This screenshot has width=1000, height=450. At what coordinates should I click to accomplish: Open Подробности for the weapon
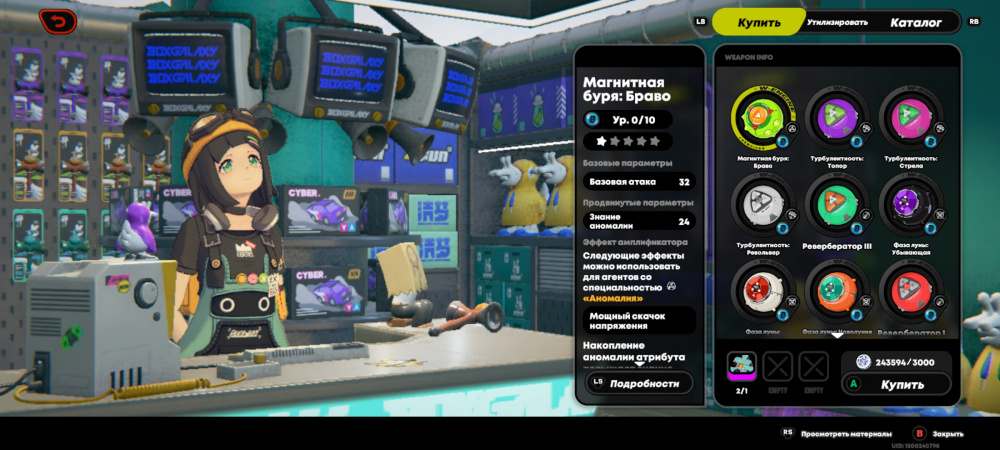click(639, 383)
